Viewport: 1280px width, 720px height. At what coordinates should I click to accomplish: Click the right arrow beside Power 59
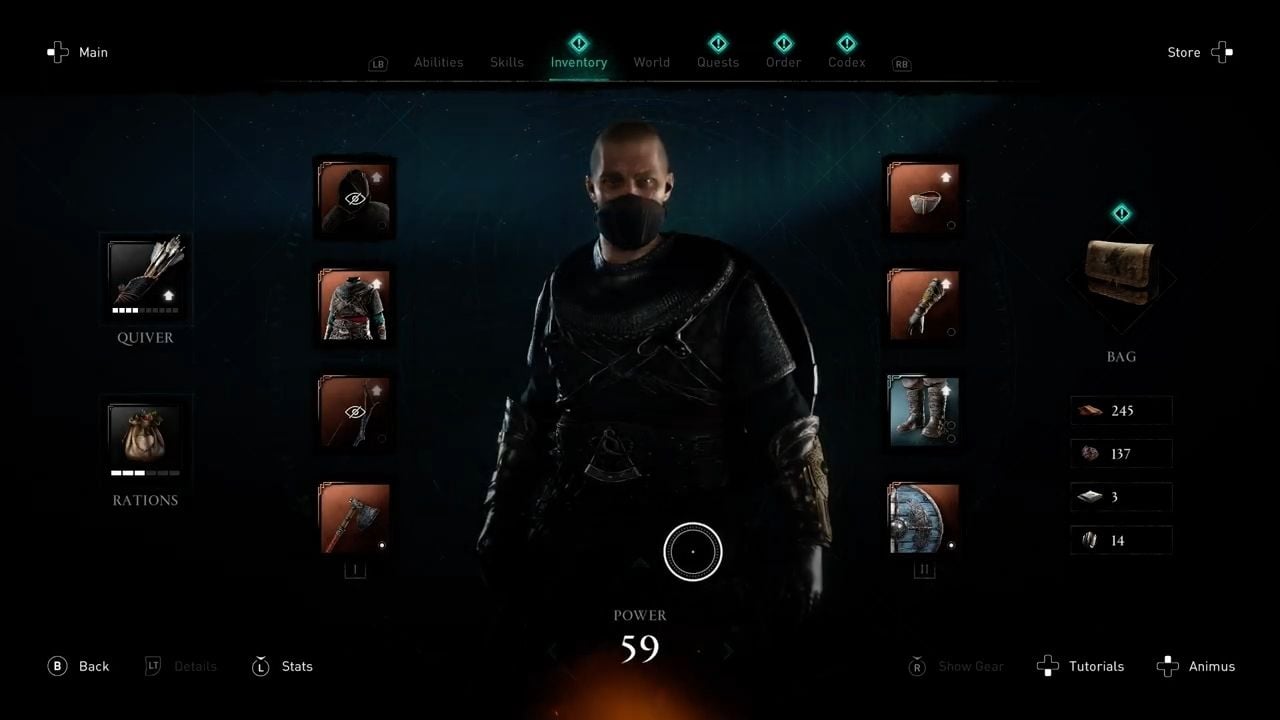728,650
